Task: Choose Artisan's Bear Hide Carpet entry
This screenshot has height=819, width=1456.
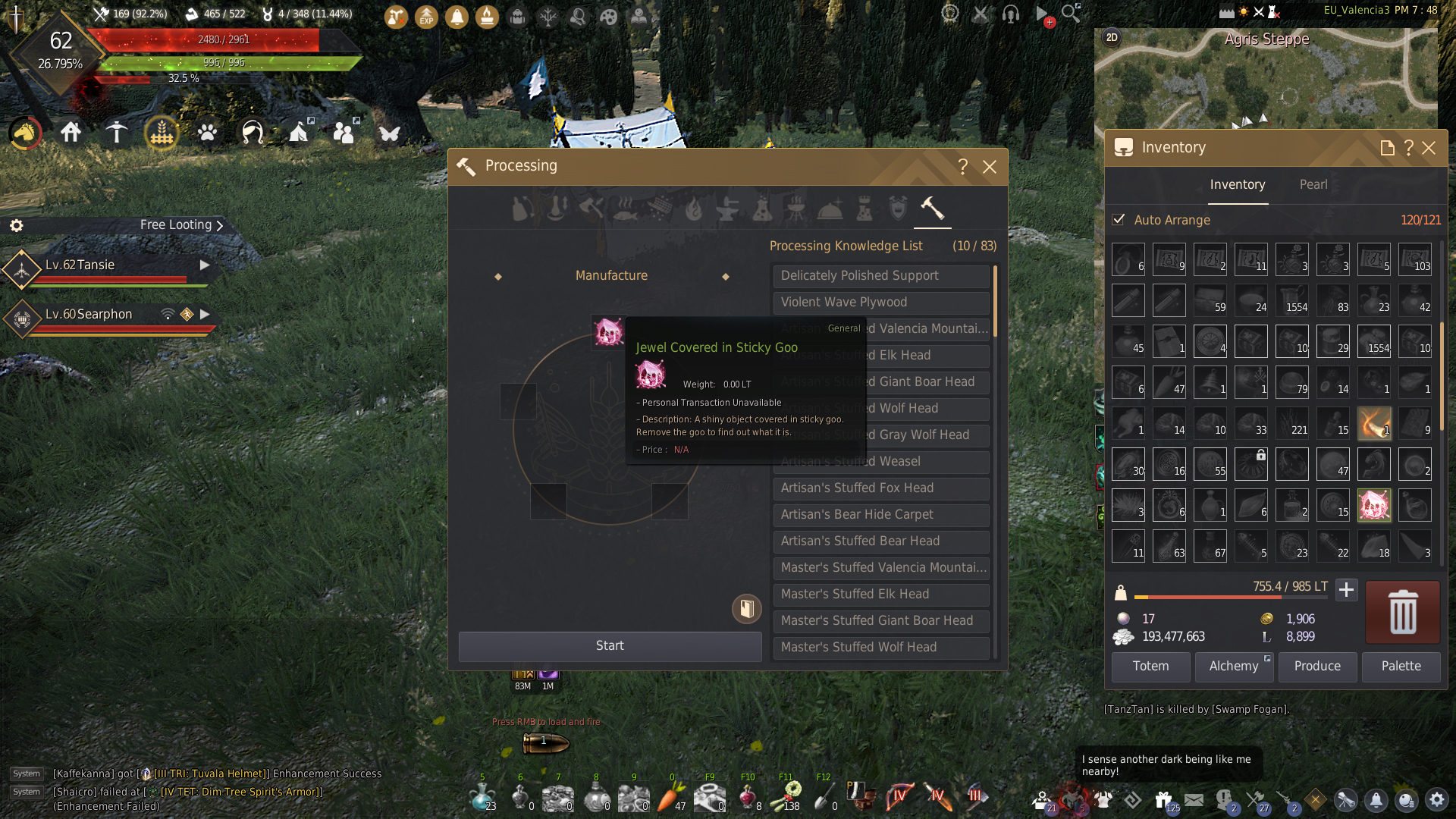Action: (x=880, y=515)
